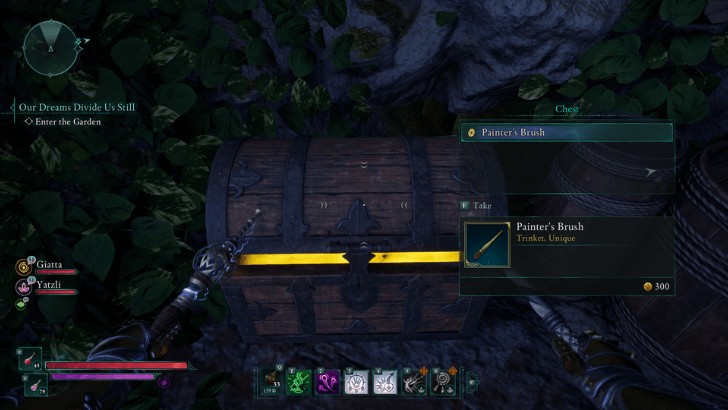This screenshot has width=728, height=410.
Task: Select Yatzli's companion portrait
Action: (22, 285)
